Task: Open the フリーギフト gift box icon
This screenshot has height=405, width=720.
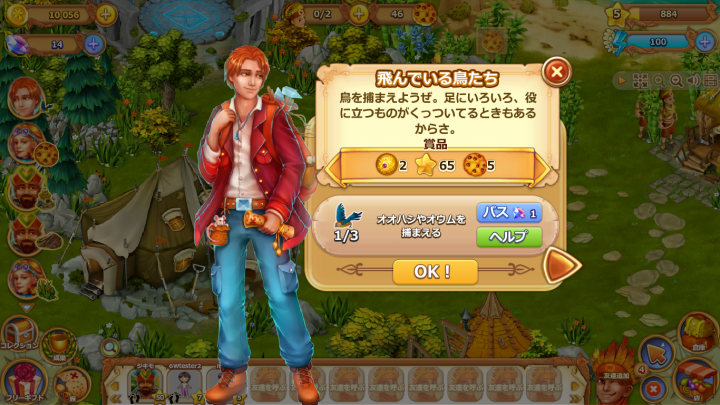Action: (22, 379)
